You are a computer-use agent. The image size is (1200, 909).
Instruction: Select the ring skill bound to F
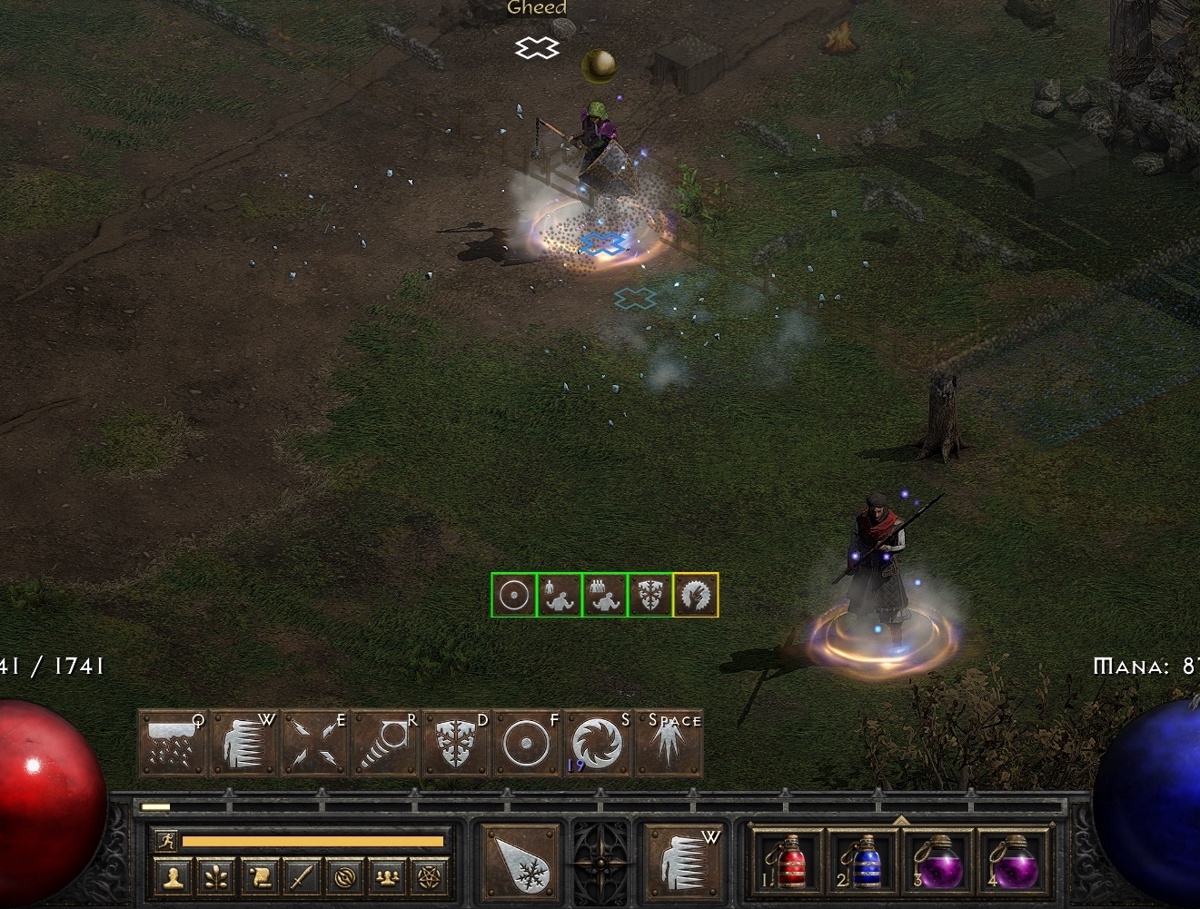(x=527, y=744)
